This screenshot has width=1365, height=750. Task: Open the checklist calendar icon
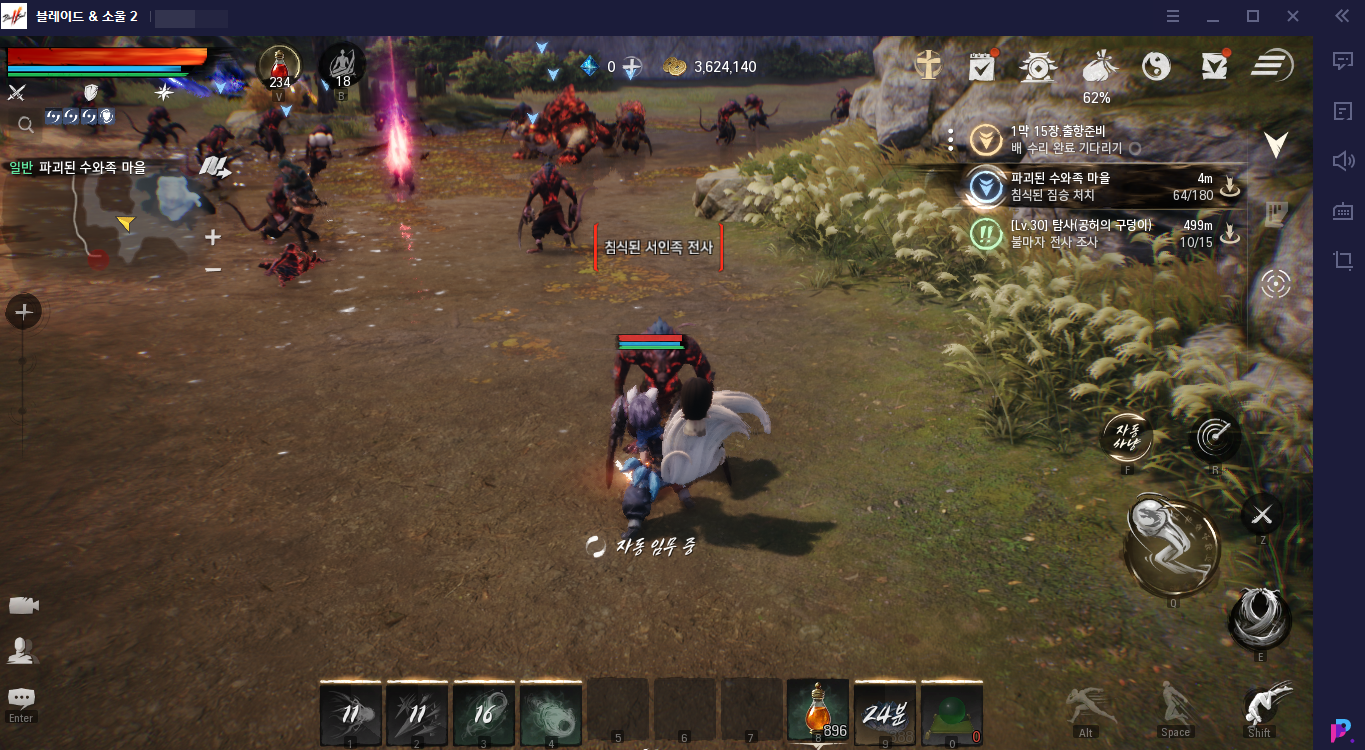(x=982, y=66)
